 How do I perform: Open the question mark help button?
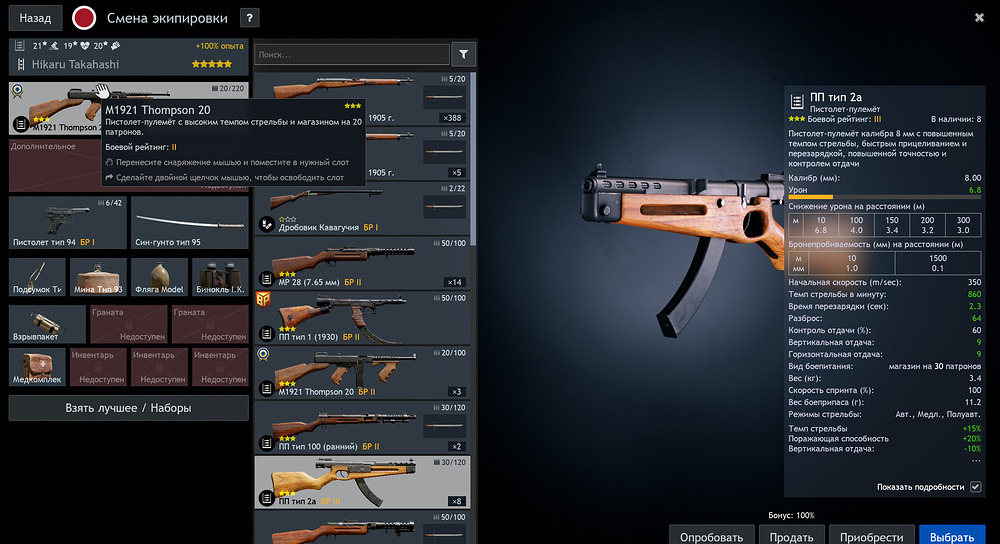pyautogui.click(x=250, y=18)
